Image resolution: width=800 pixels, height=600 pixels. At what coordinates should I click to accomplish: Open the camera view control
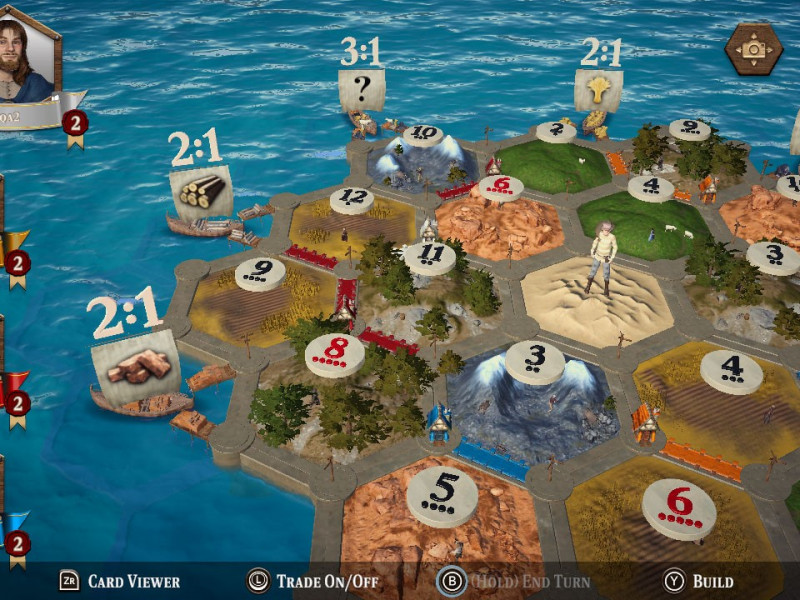(x=753, y=48)
